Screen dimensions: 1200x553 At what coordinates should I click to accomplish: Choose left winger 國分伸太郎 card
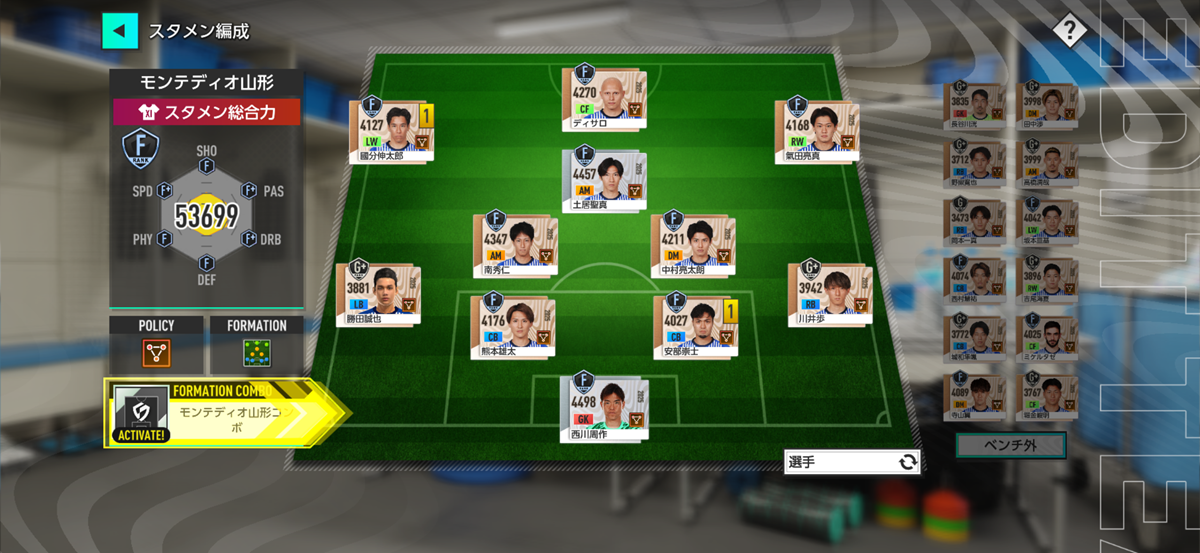(390, 131)
